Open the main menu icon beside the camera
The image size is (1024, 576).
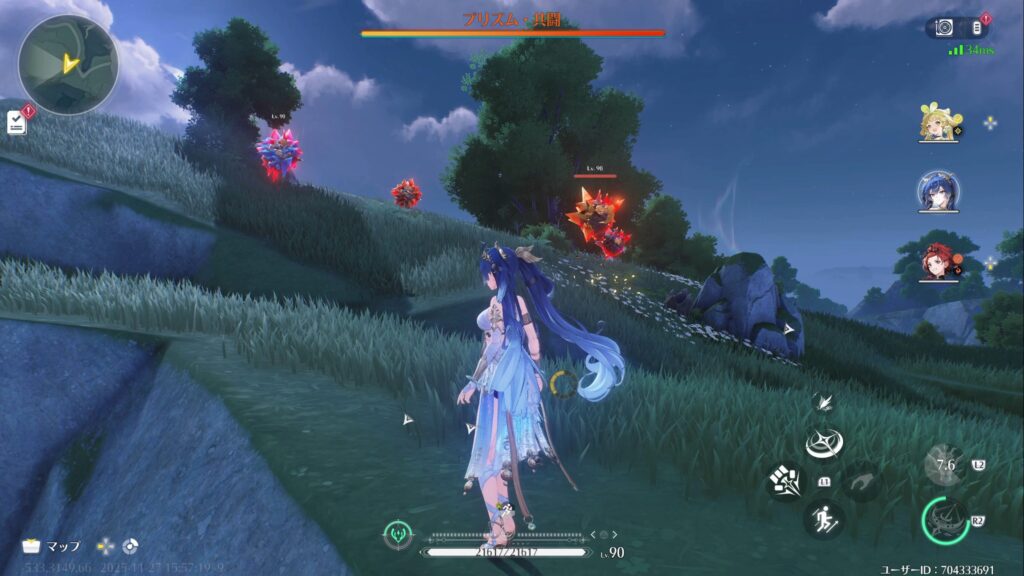(x=978, y=28)
